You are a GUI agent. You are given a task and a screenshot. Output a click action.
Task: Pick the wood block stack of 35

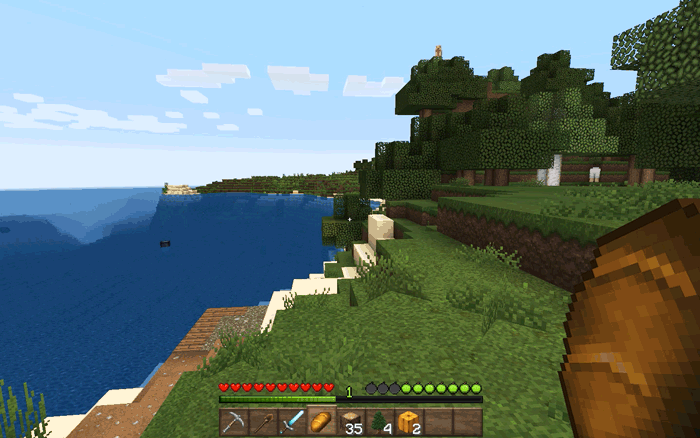[350, 421]
